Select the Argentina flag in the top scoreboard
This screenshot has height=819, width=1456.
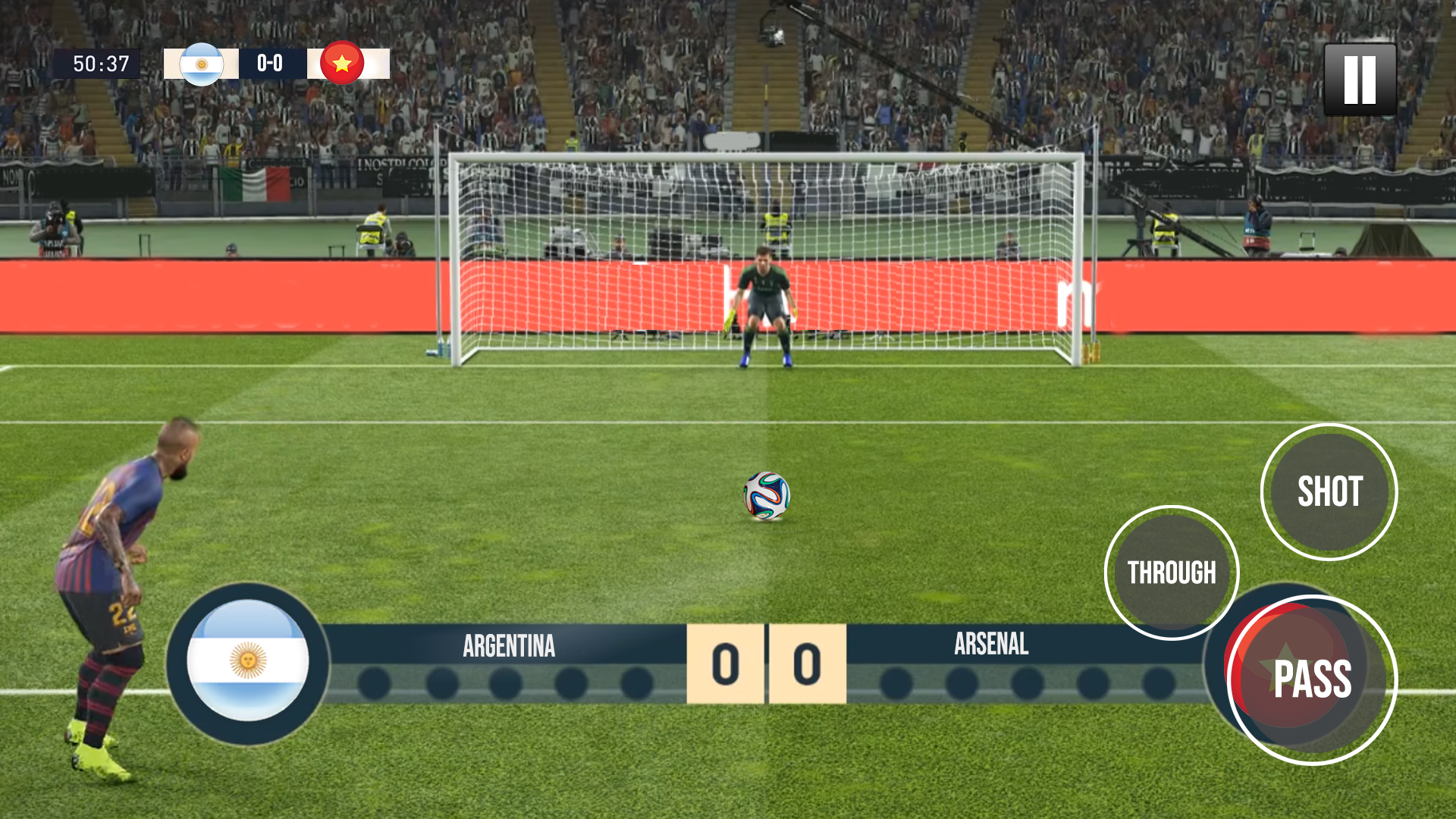pyautogui.click(x=202, y=64)
